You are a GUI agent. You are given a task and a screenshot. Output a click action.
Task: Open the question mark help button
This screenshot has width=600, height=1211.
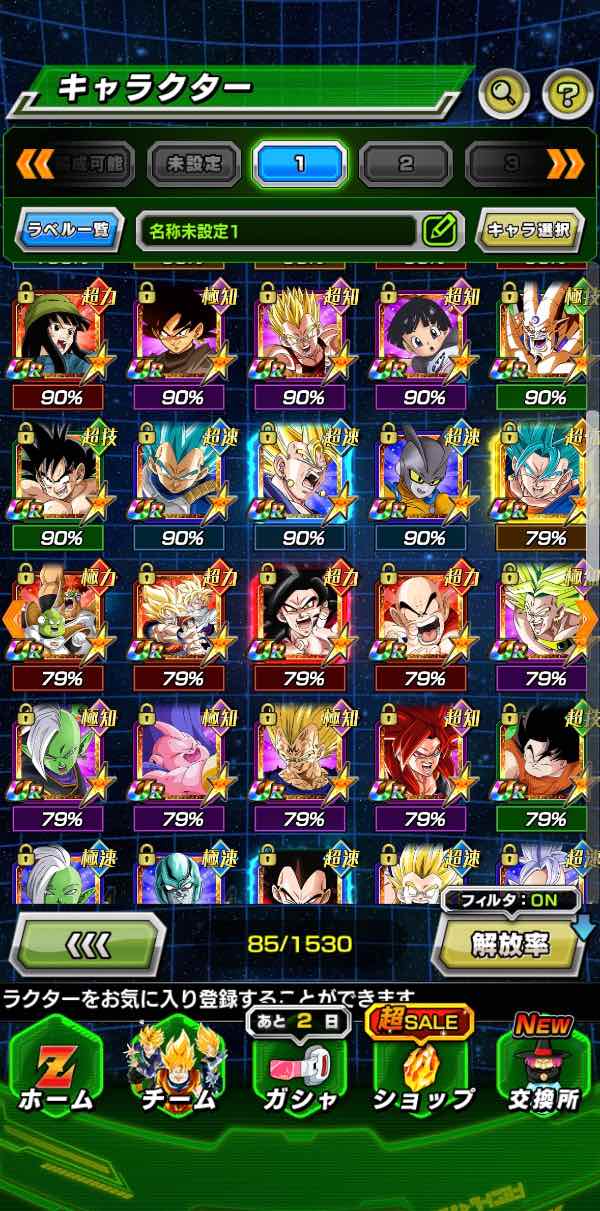567,95
